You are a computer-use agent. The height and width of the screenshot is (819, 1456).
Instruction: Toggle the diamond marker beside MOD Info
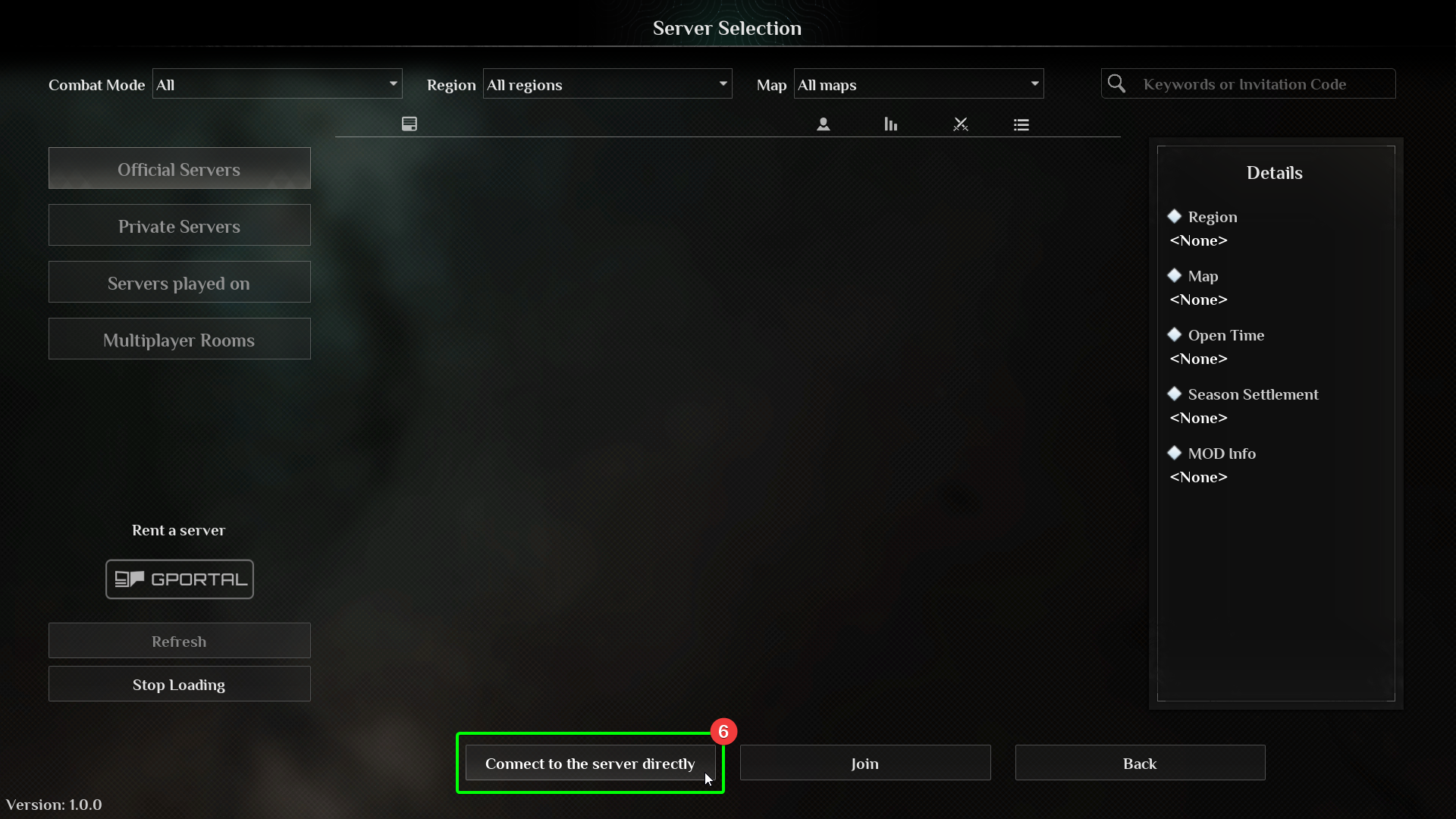click(x=1175, y=453)
